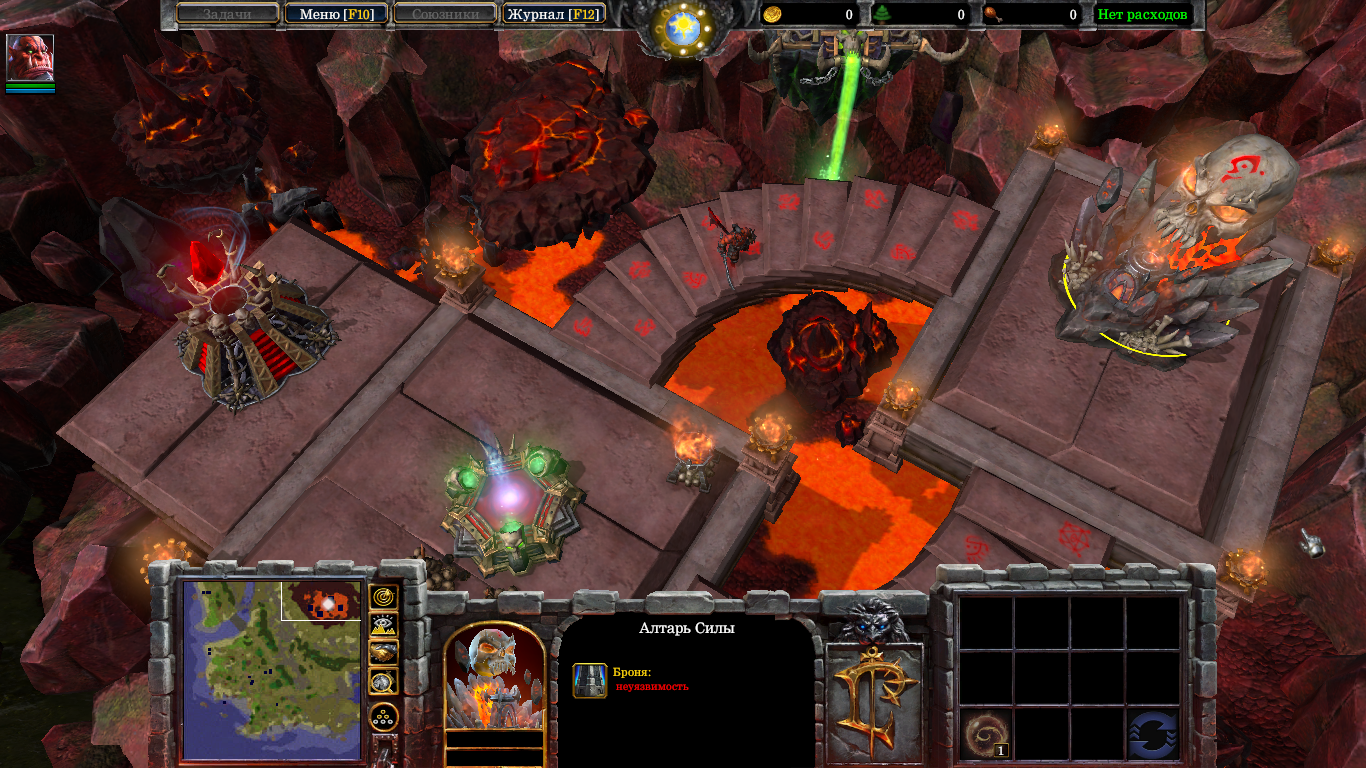This screenshot has width=1366, height=768.
Task: Open the Журнал [F12] log
Action: tap(555, 14)
